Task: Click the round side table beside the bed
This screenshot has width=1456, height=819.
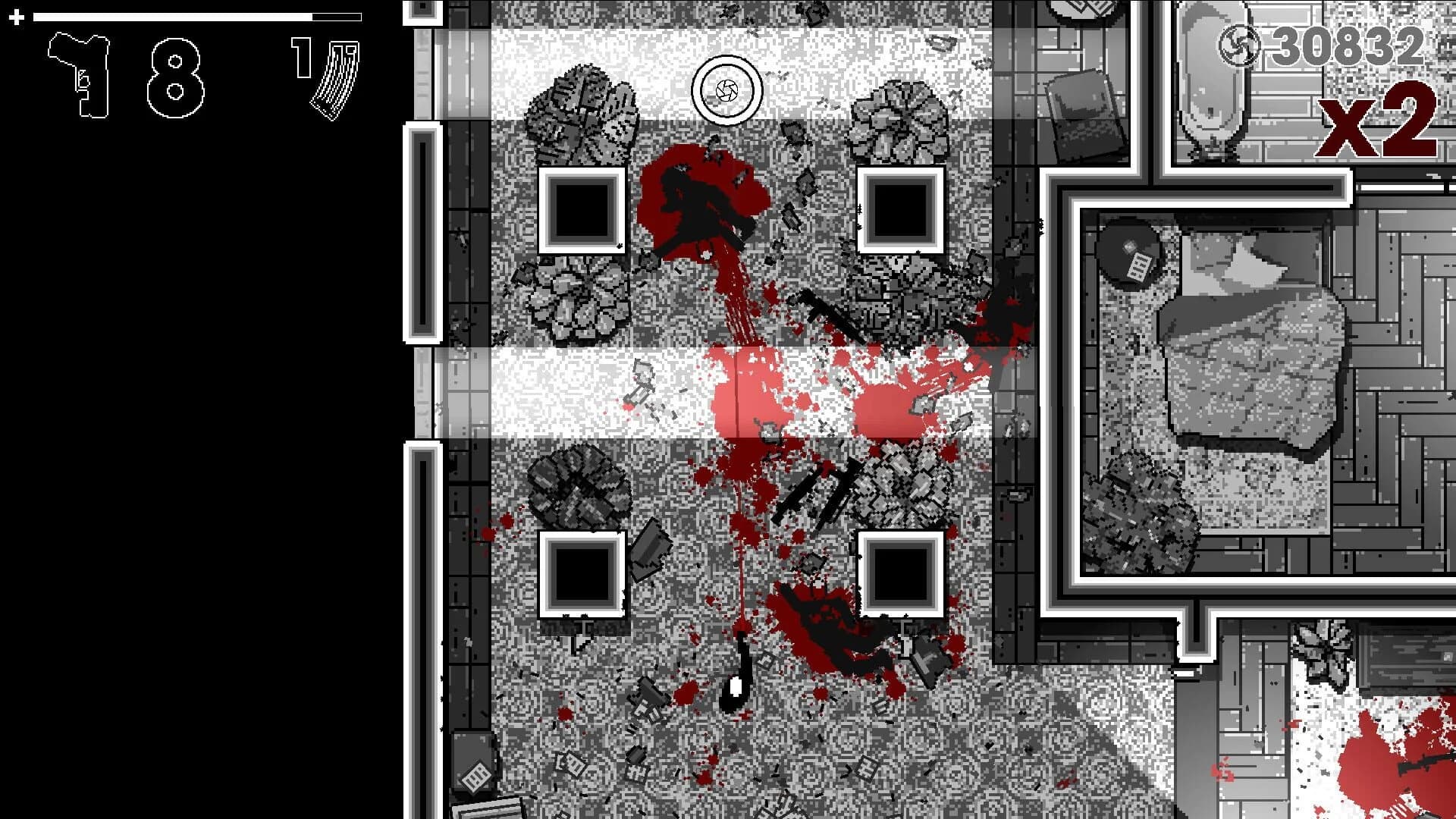Action: [1130, 250]
